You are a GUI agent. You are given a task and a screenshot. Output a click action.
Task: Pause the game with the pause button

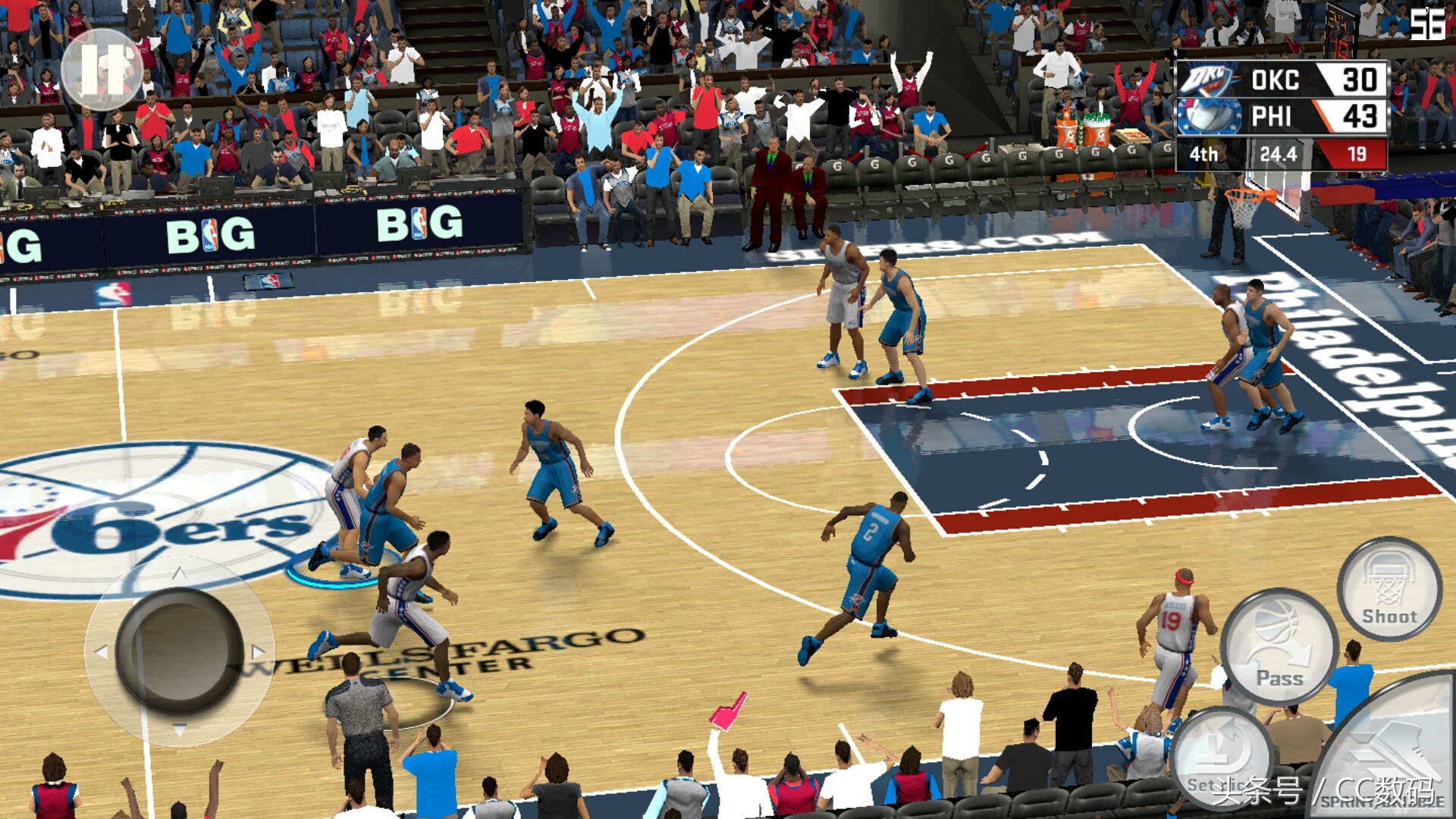(x=102, y=70)
